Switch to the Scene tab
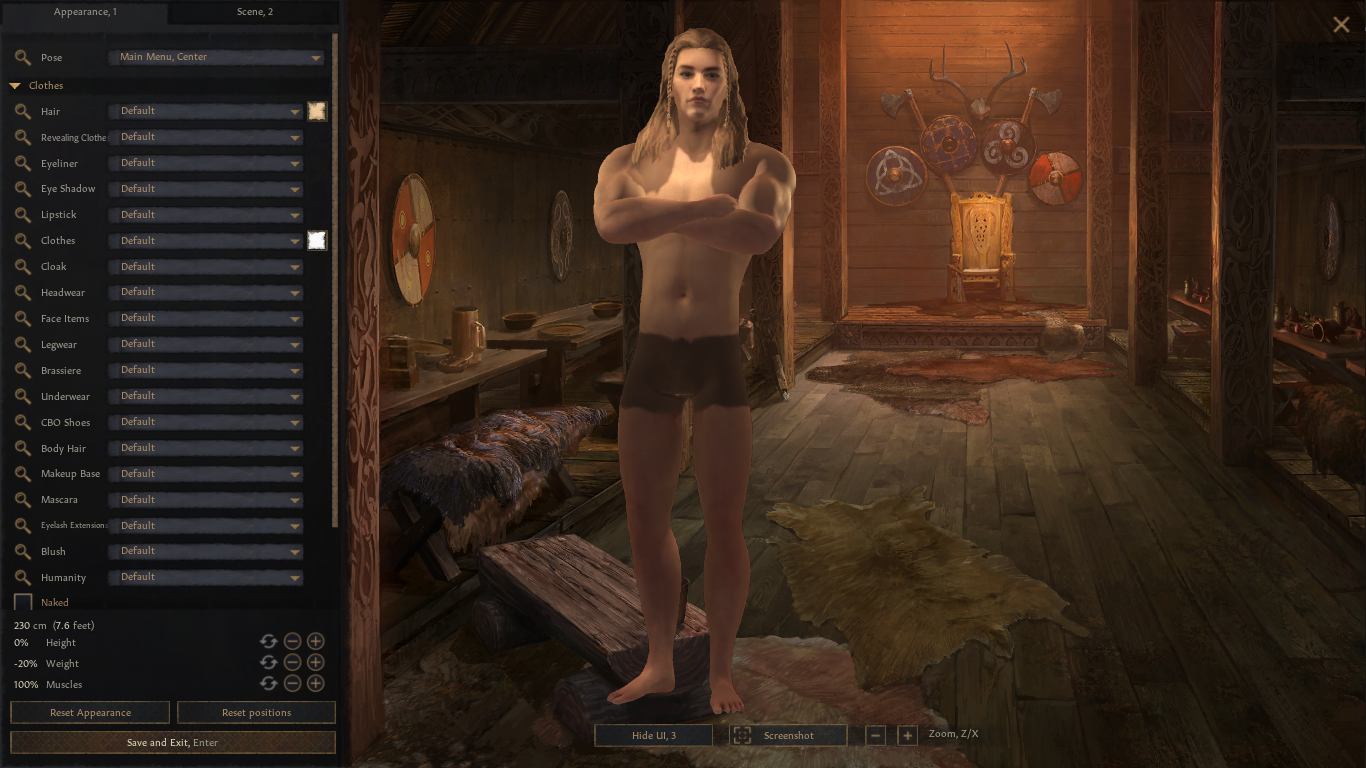Screen dimensions: 1366x768 point(255,12)
